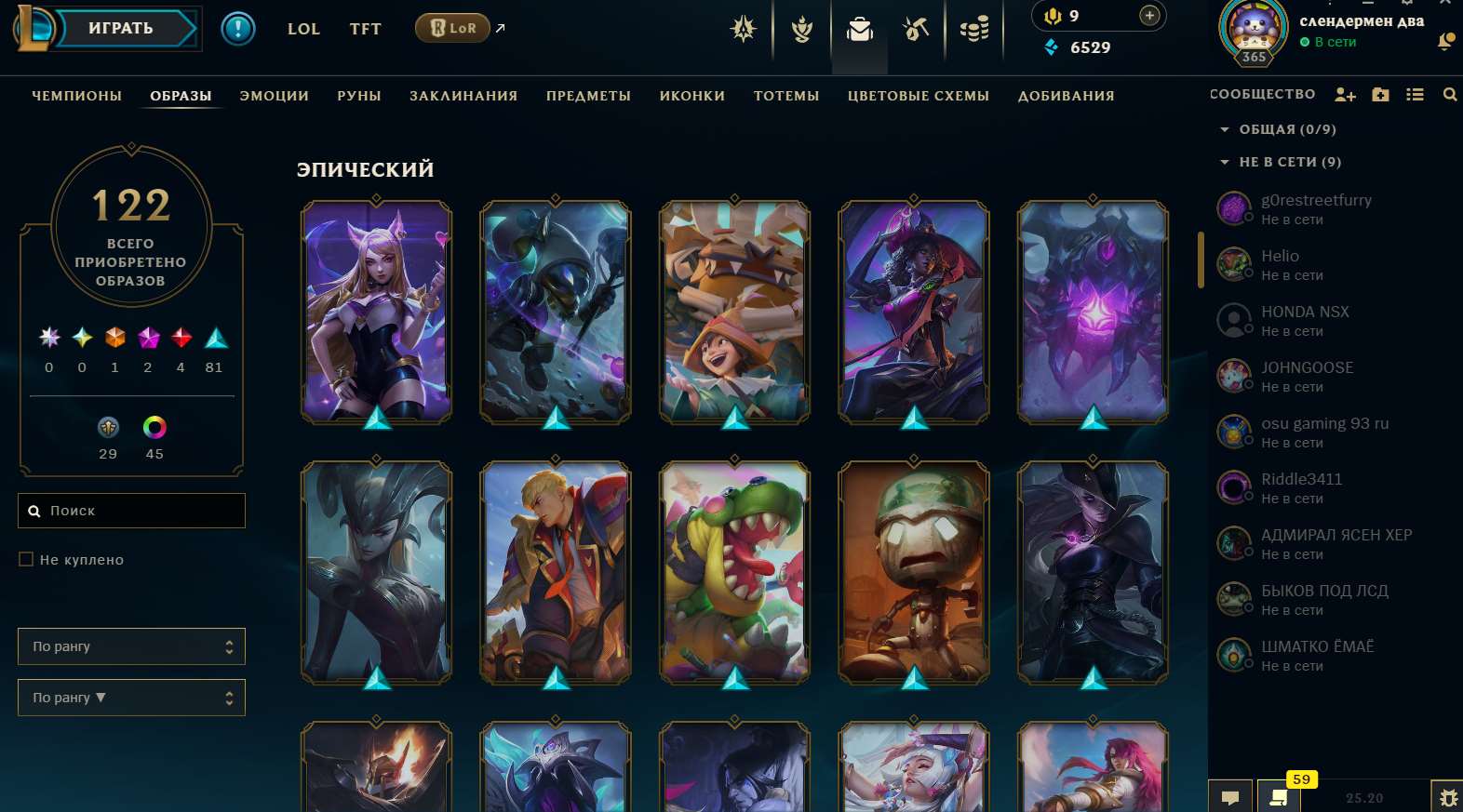Click the chroma color wheel icon under skin stats
Image resolution: width=1463 pixels, height=812 pixels.
[x=154, y=428]
